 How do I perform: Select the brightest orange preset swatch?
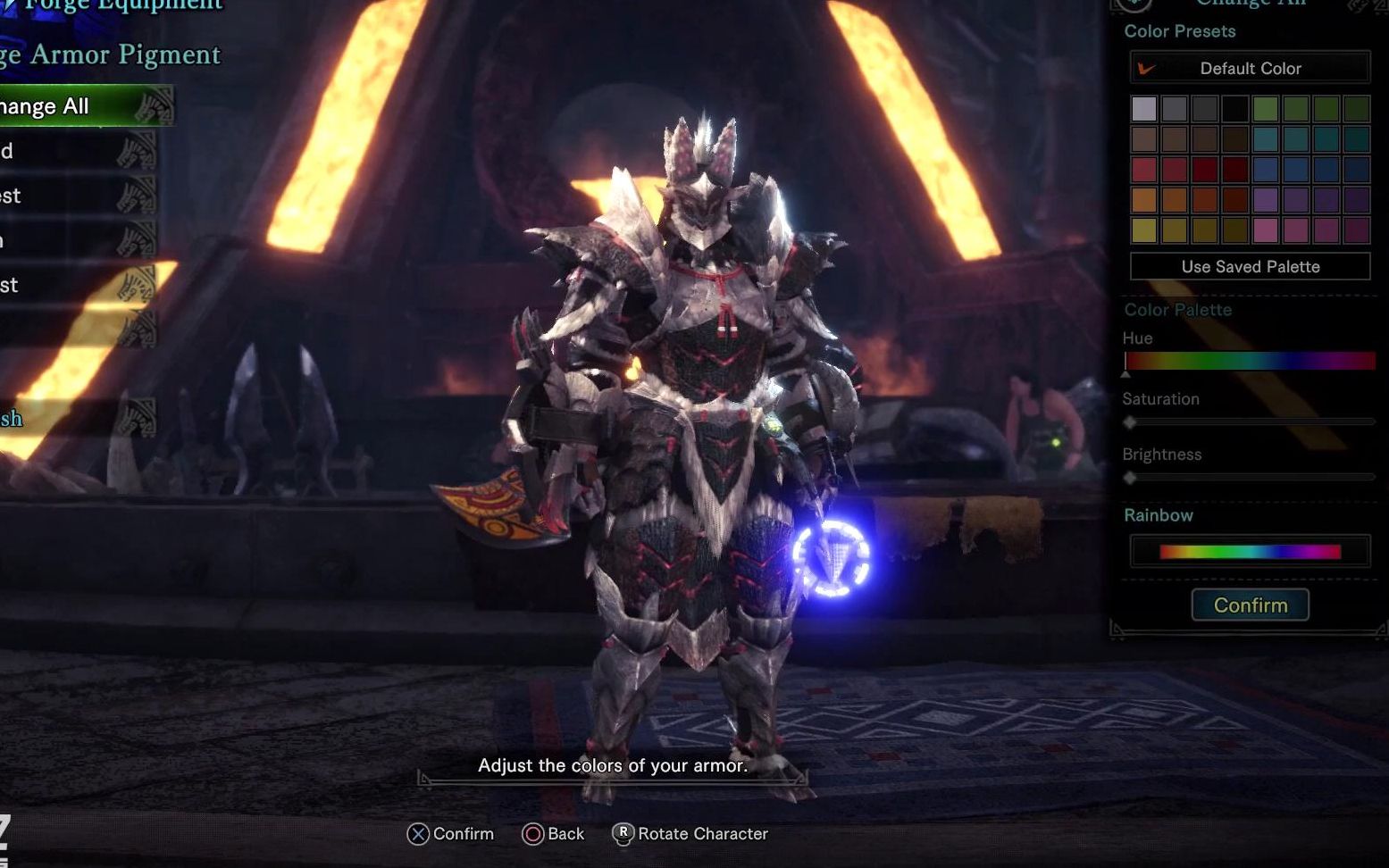1144,200
